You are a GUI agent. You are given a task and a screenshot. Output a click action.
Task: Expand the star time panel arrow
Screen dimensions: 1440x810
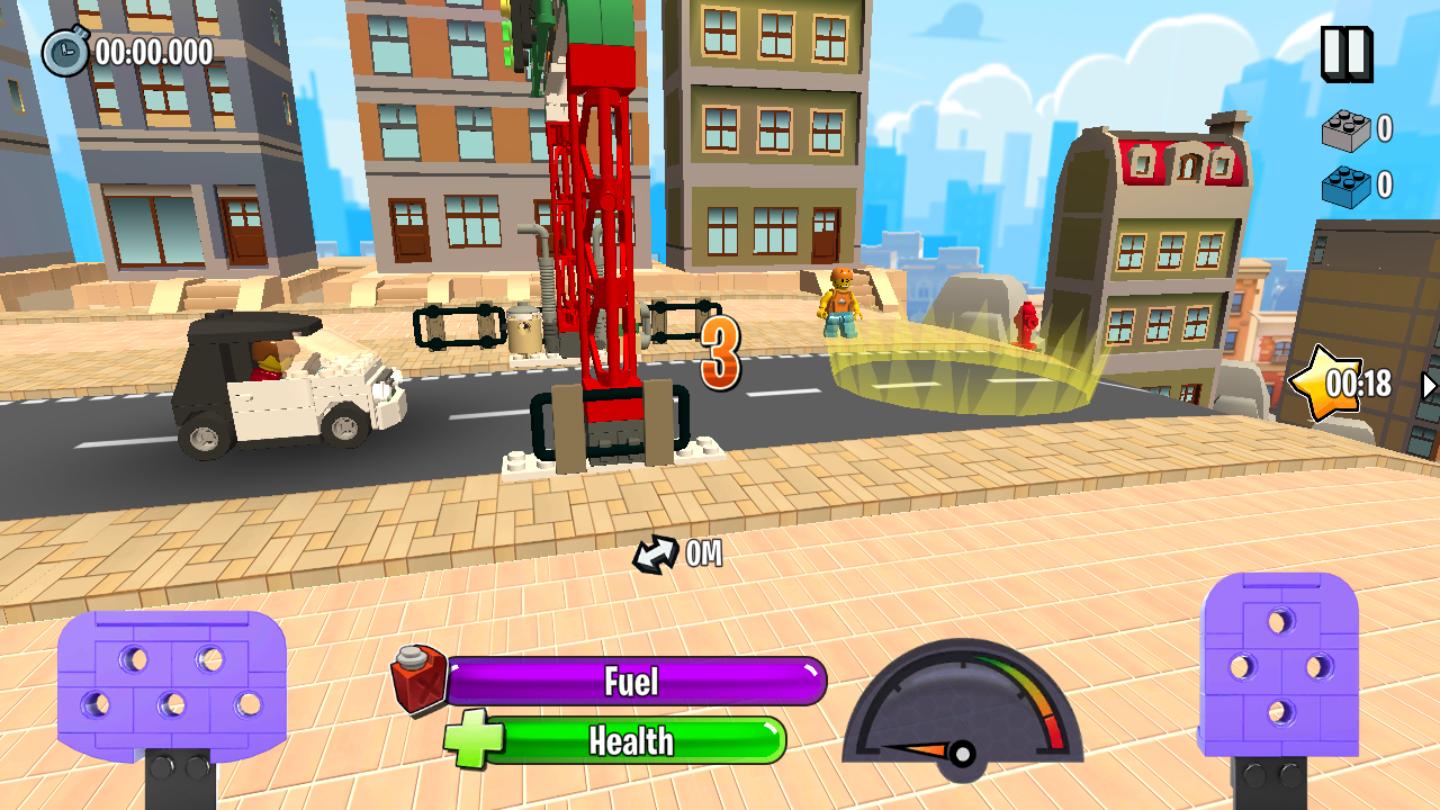(x=1430, y=385)
